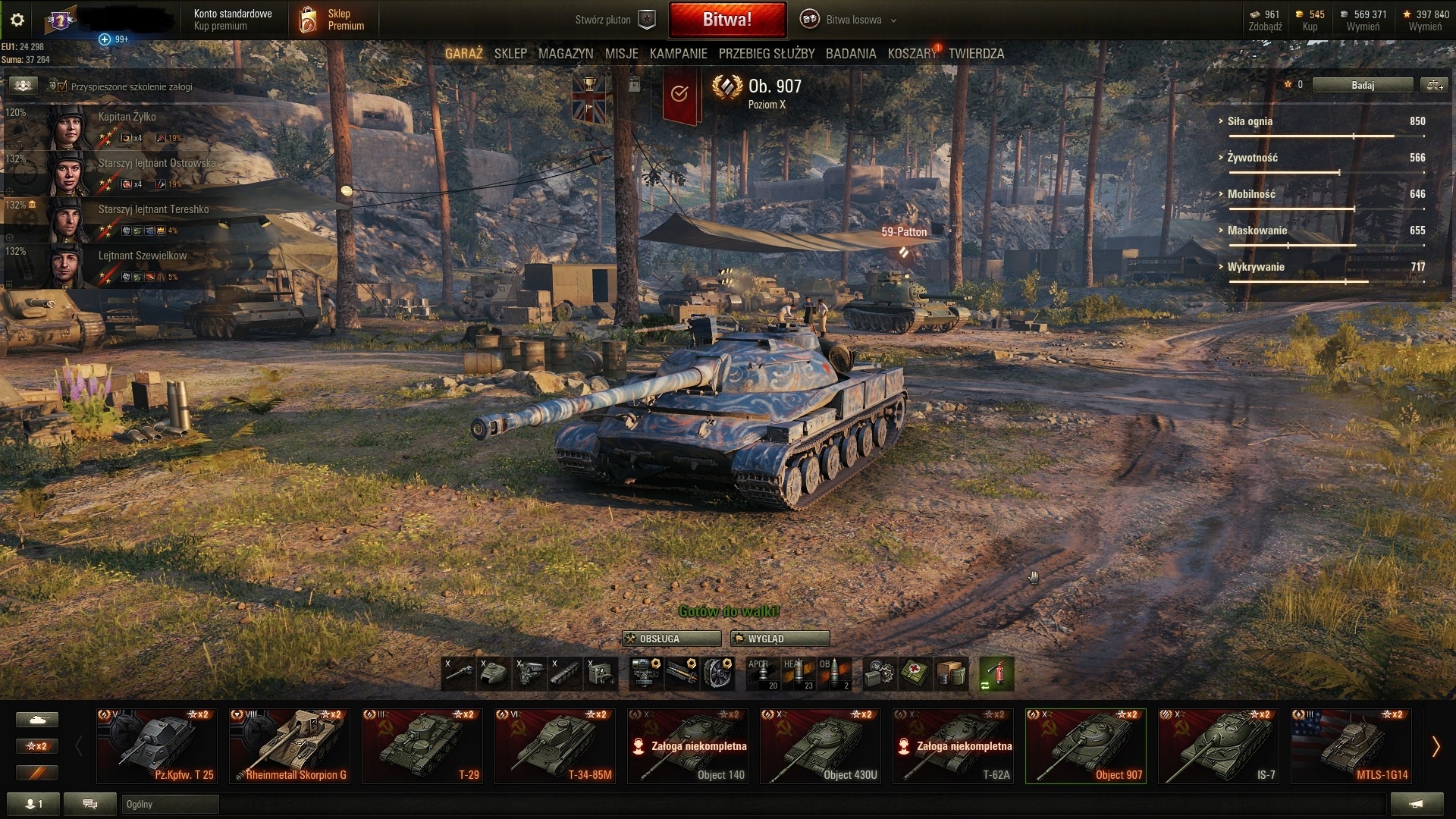Open the KOSZARY barracks tab

click(912, 54)
